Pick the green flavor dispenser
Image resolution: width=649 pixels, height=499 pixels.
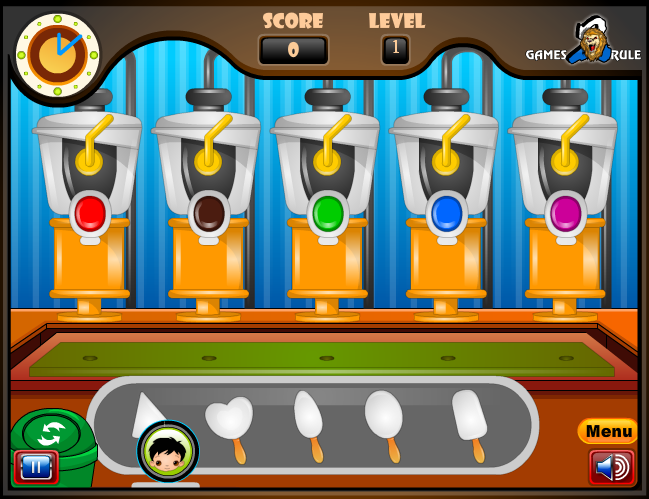328,212
